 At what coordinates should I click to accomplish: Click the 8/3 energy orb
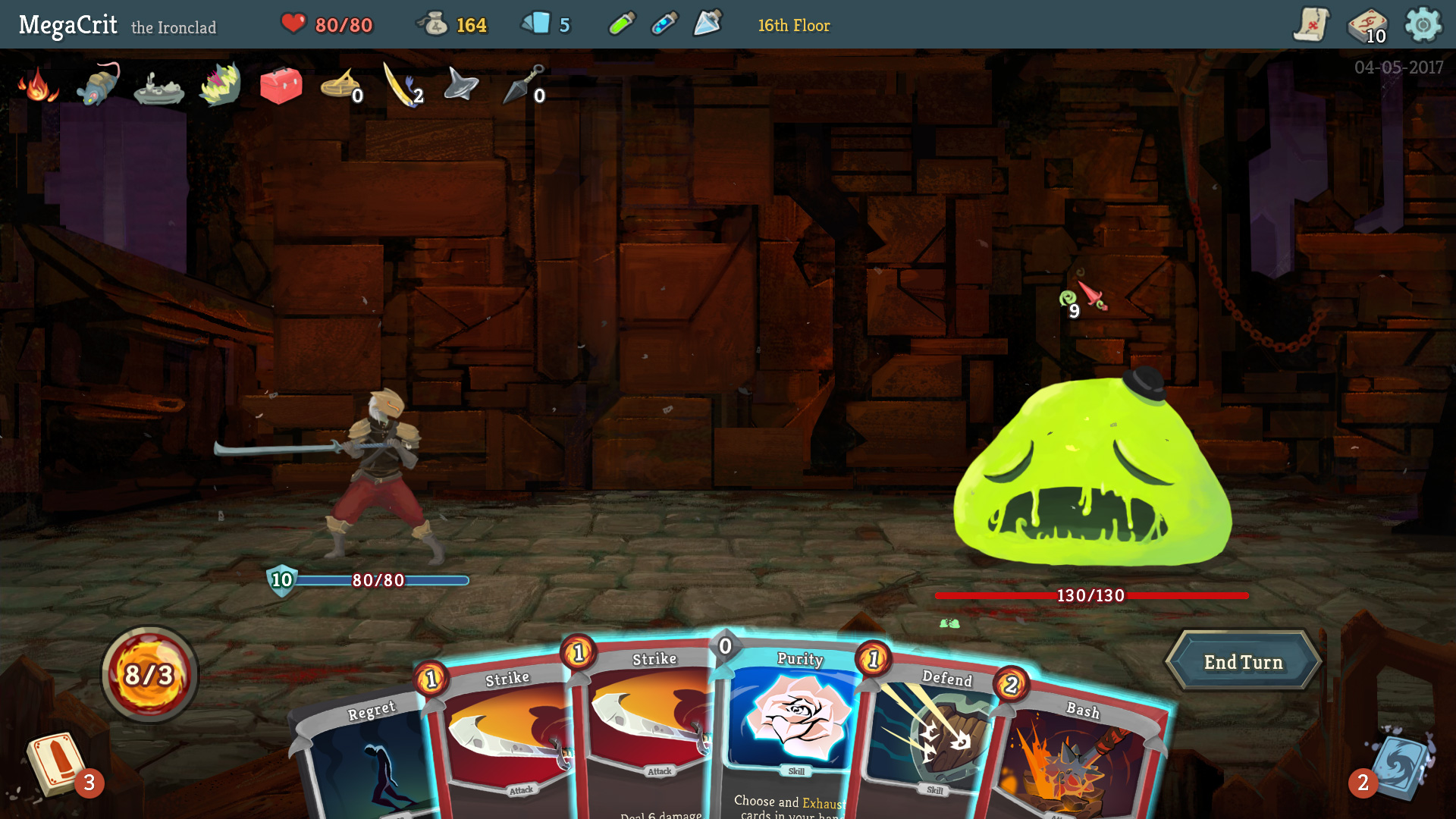coord(149,673)
